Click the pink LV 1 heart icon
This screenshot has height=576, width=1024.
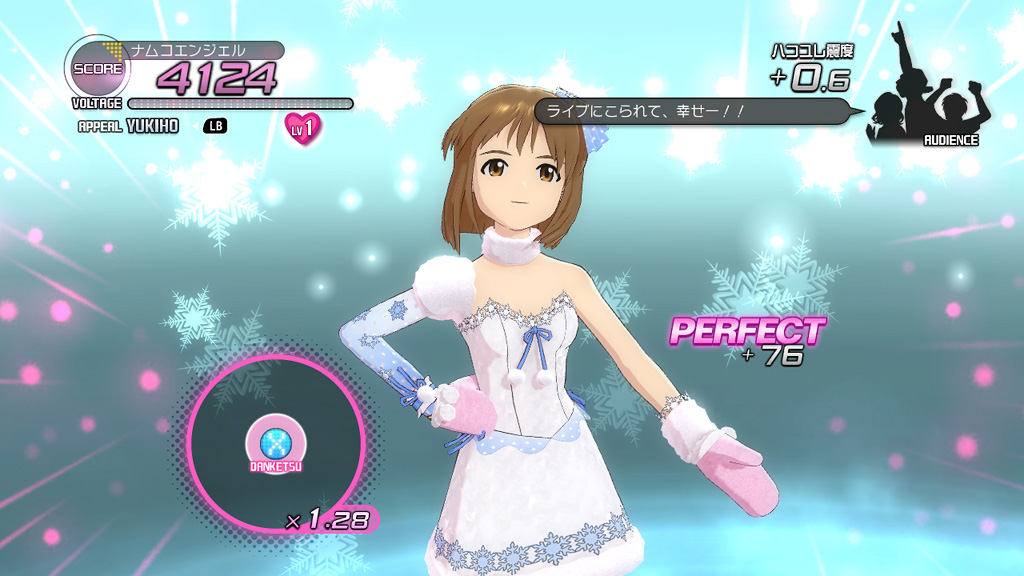point(303,128)
